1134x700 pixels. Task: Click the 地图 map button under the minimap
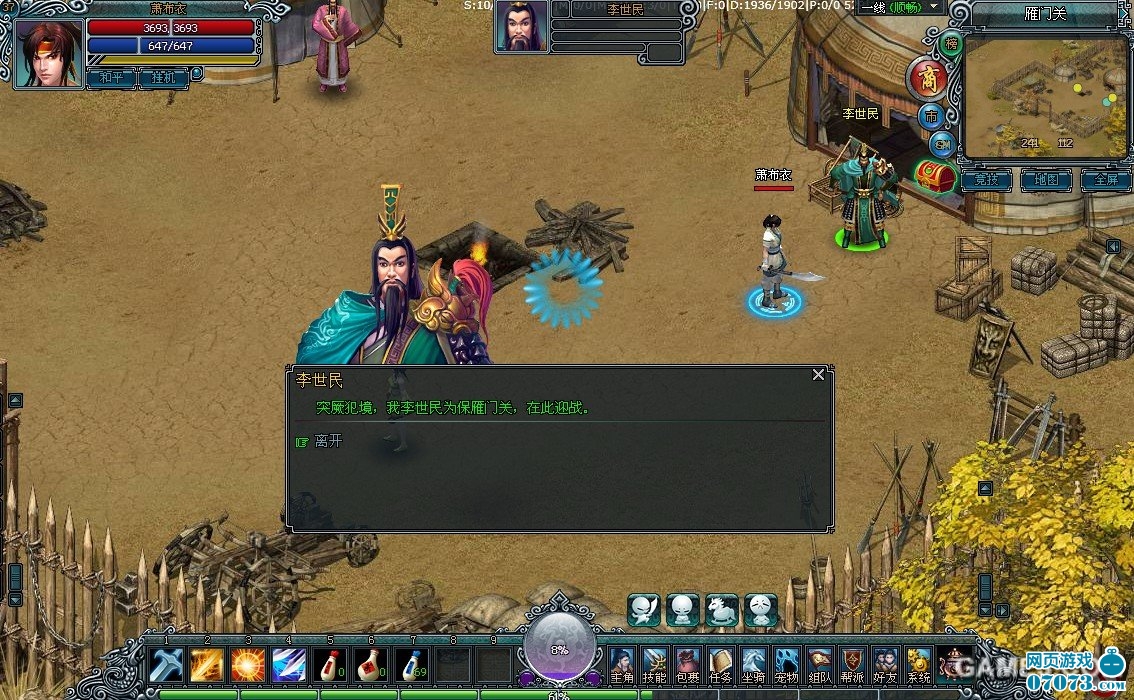click(x=1046, y=180)
